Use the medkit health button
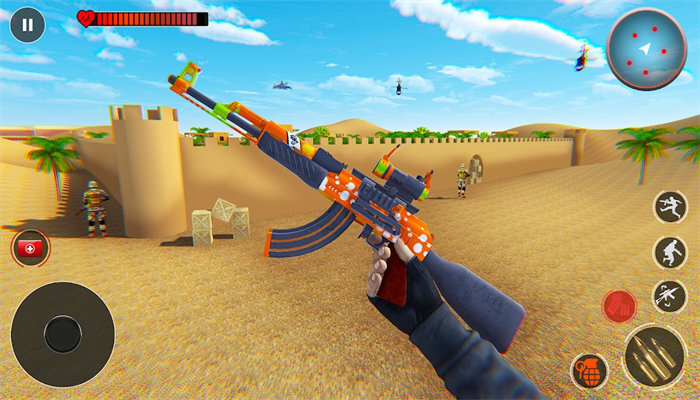 31,247
